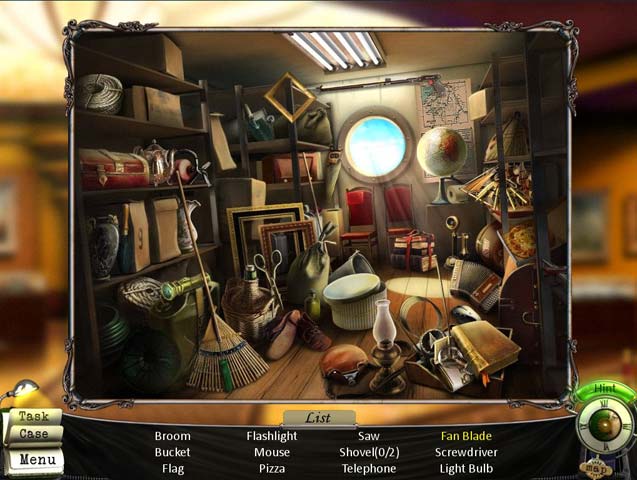Select the List tab
Image resolution: width=637 pixels, height=480 pixels.
[318, 418]
